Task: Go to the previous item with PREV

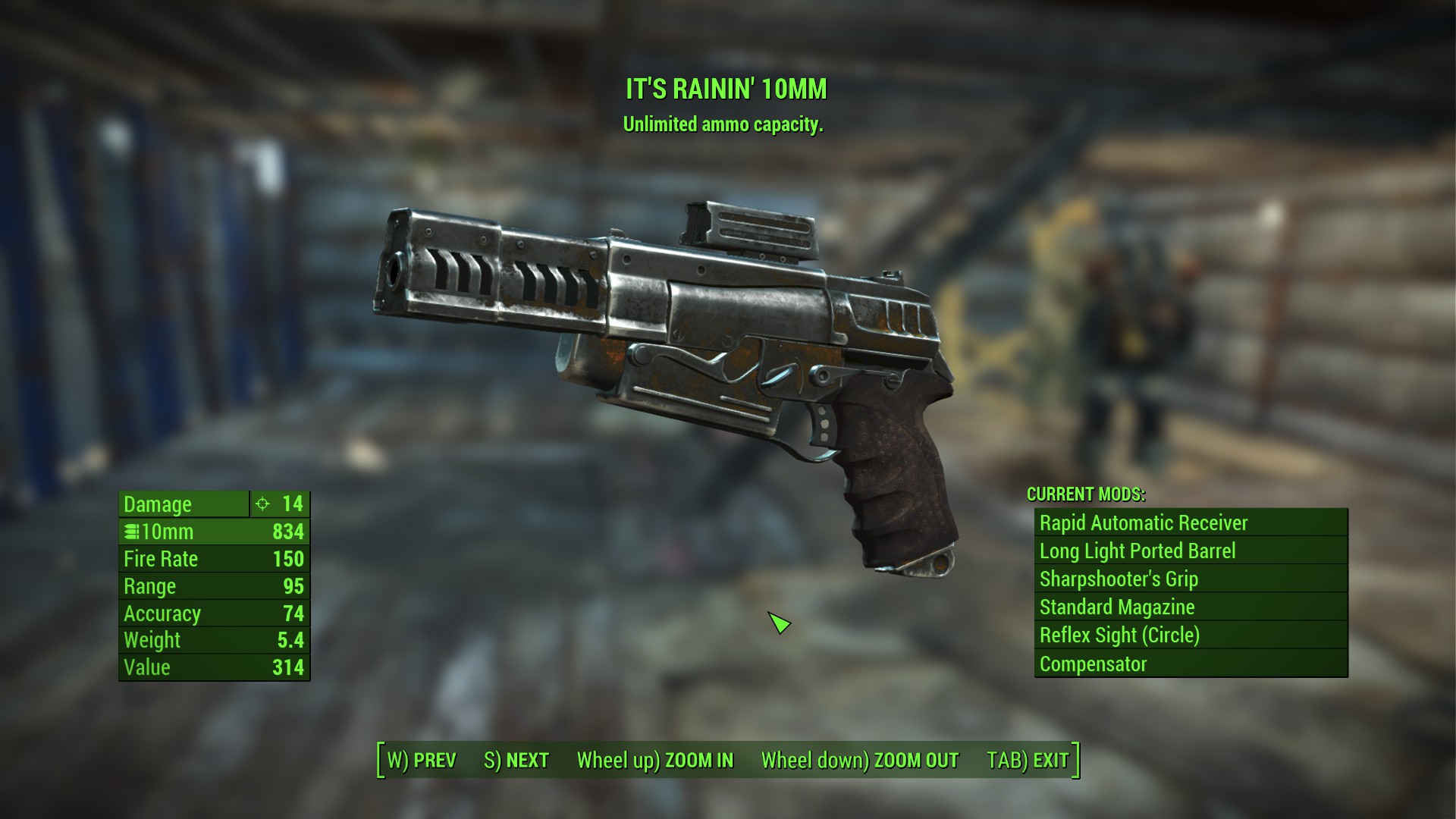Action: [x=422, y=760]
